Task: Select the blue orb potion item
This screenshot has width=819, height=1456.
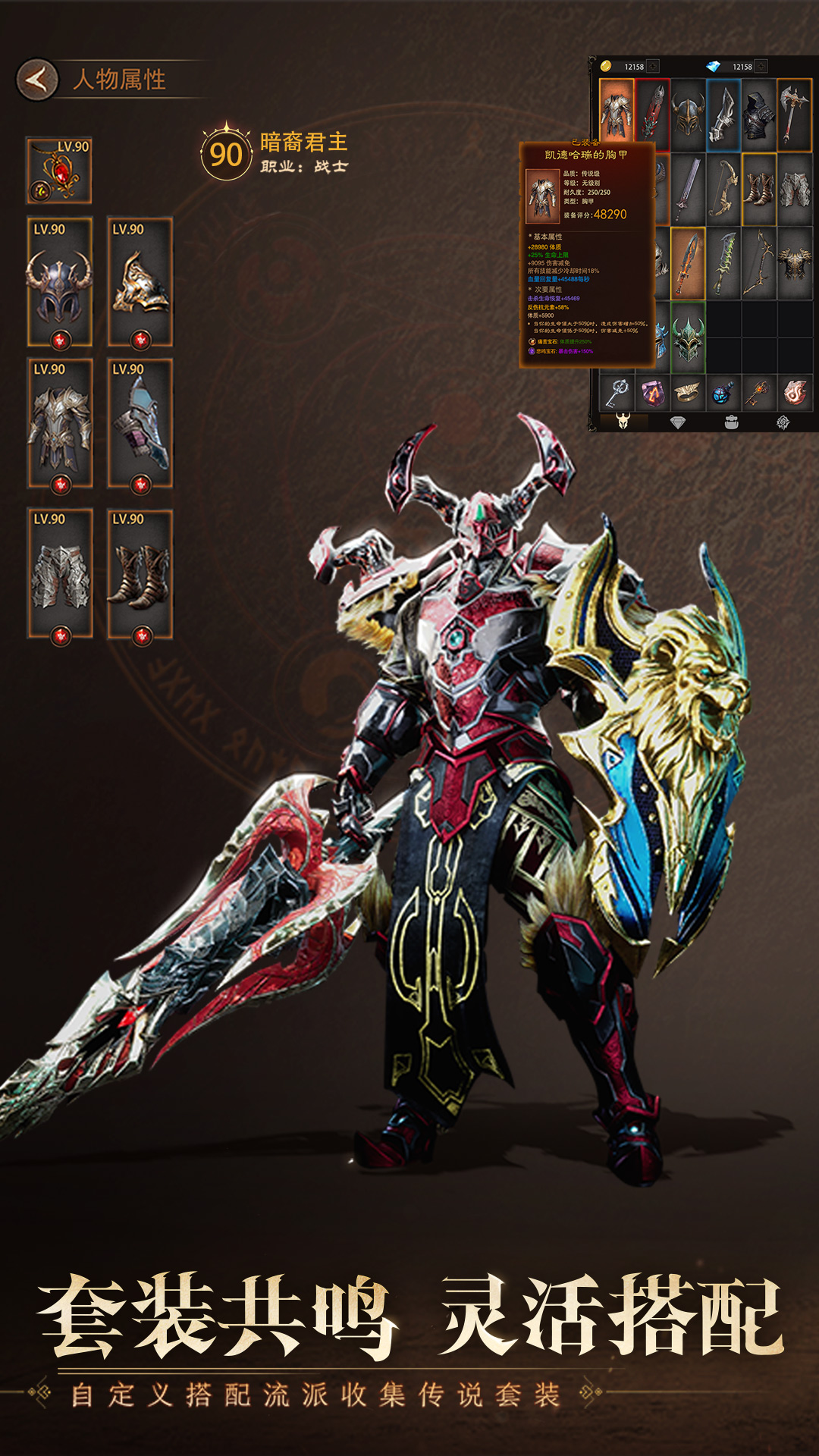Action: coord(723,394)
